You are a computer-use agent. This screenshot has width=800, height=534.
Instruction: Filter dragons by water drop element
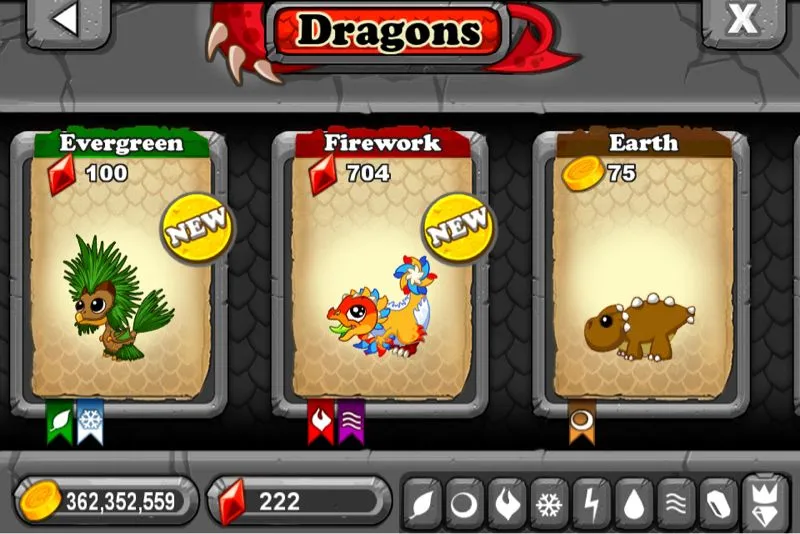point(634,503)
